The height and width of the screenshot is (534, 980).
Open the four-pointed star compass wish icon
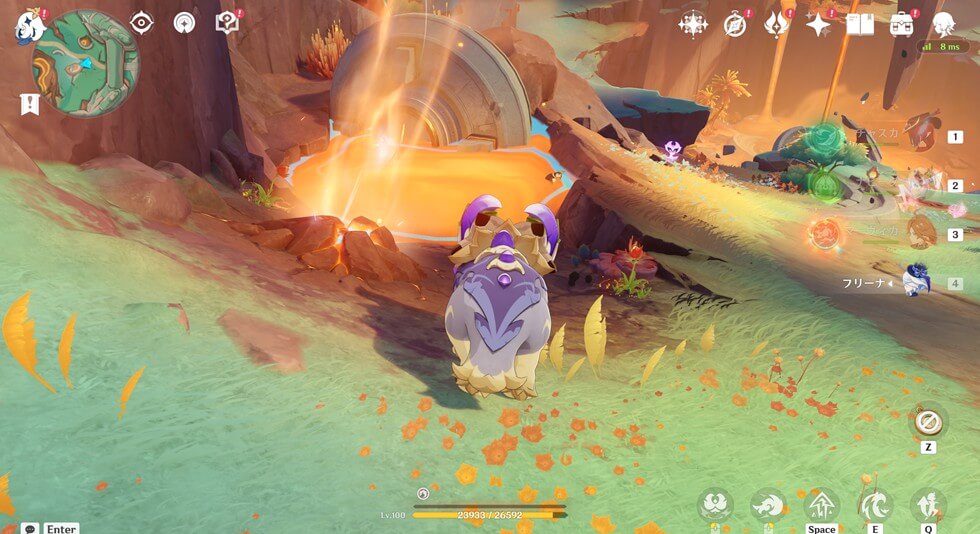click(692, 24)
